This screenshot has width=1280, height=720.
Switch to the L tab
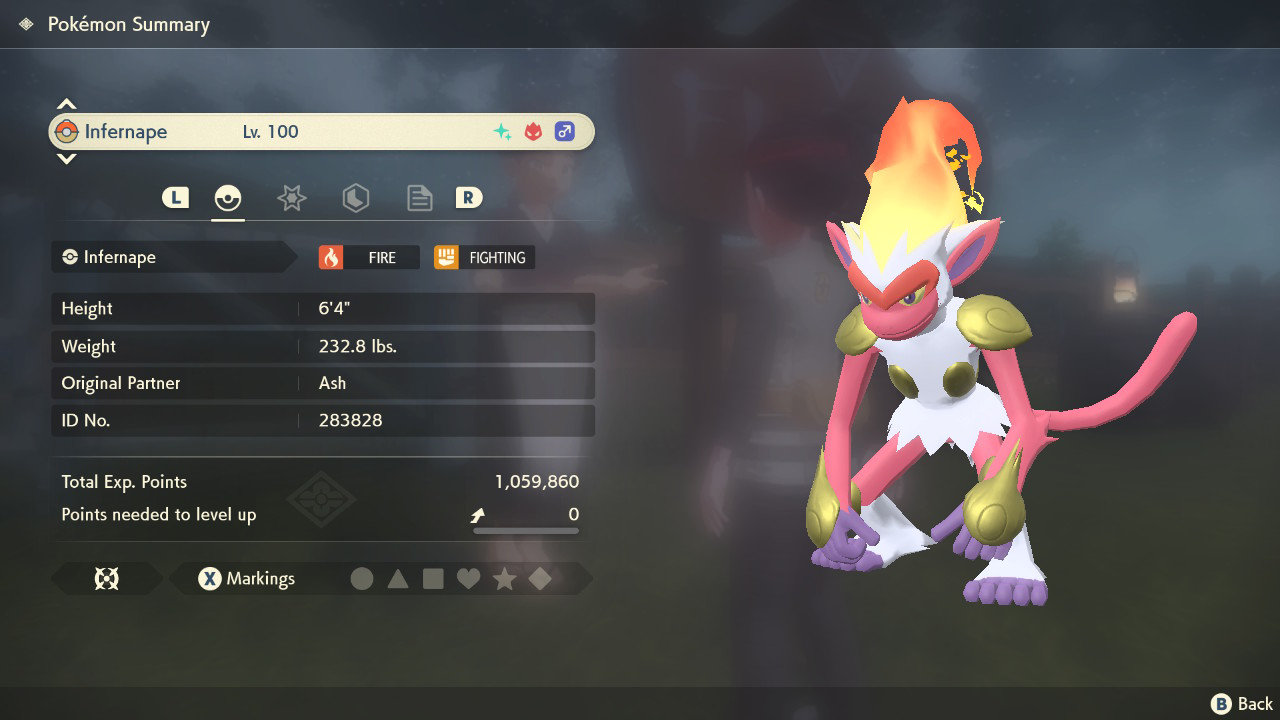coord(175,198)
